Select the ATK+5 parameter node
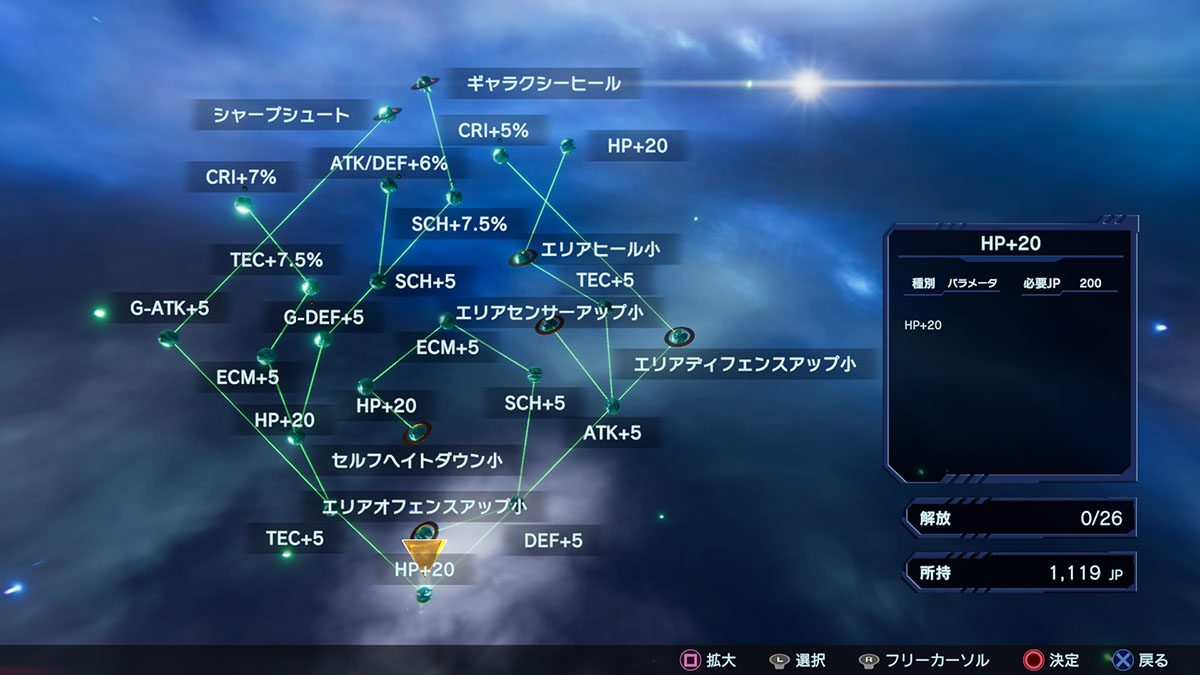 coord(612,406)
